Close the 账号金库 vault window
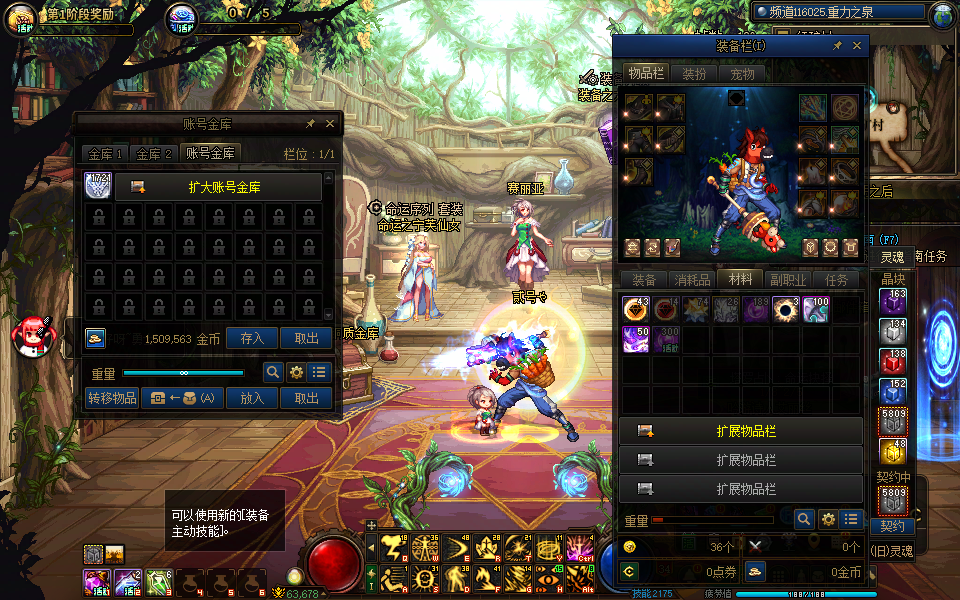Image resolution: width=960 pixels, height=600 pixels. pos(330,124)
